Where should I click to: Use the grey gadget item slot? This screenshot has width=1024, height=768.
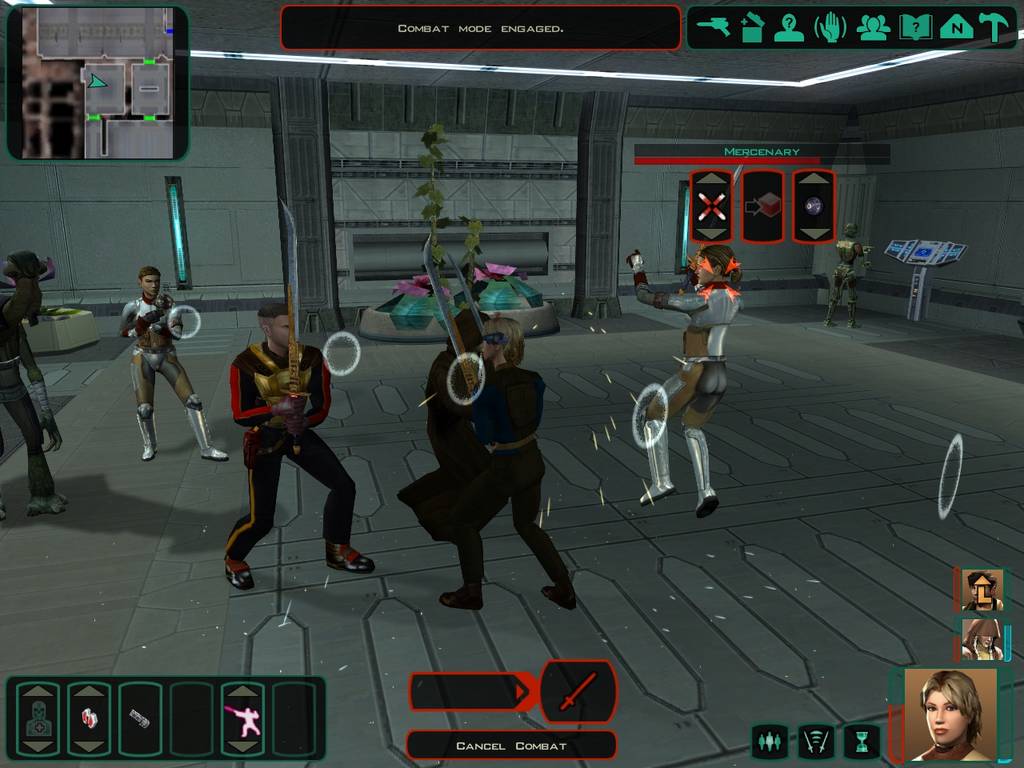coord(140,718)
